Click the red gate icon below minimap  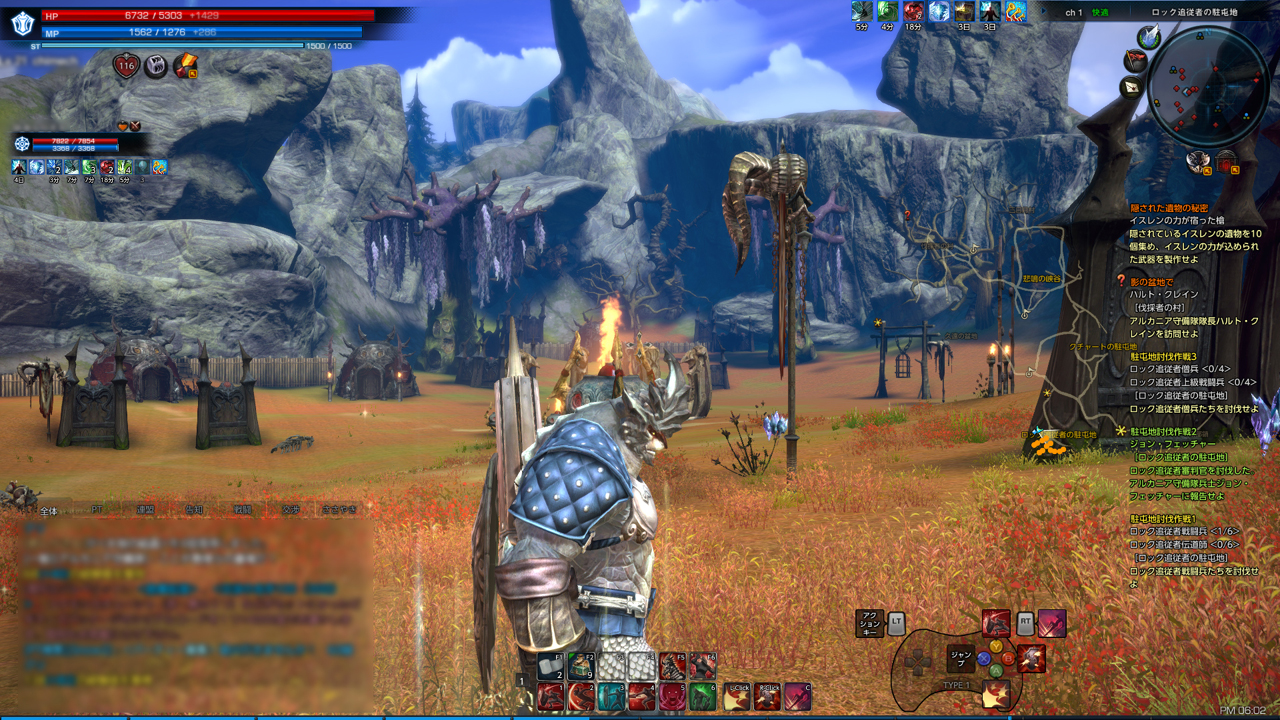[1226, 160]
